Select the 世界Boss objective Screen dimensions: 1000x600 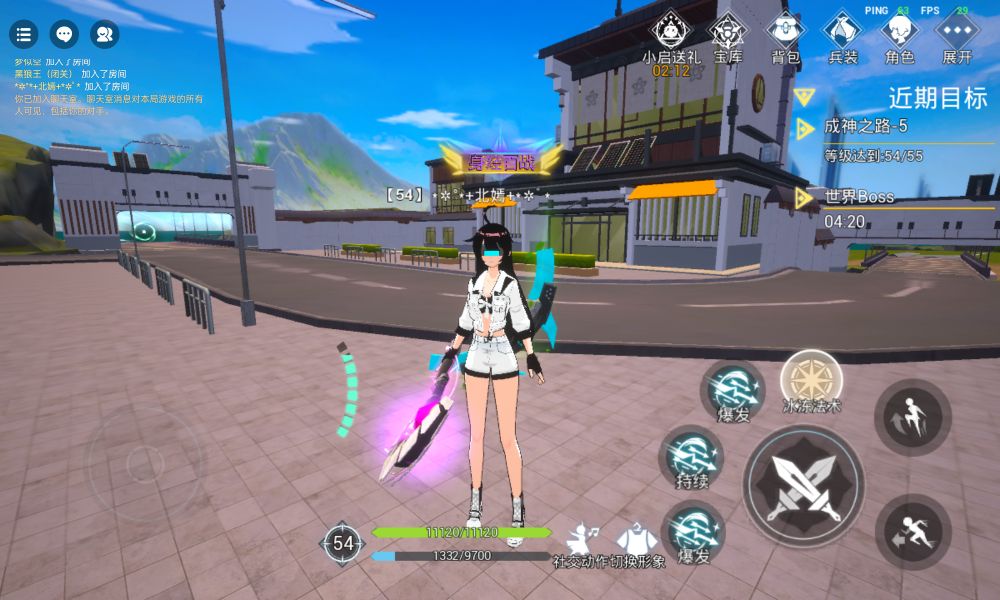[x=858, y=197]
